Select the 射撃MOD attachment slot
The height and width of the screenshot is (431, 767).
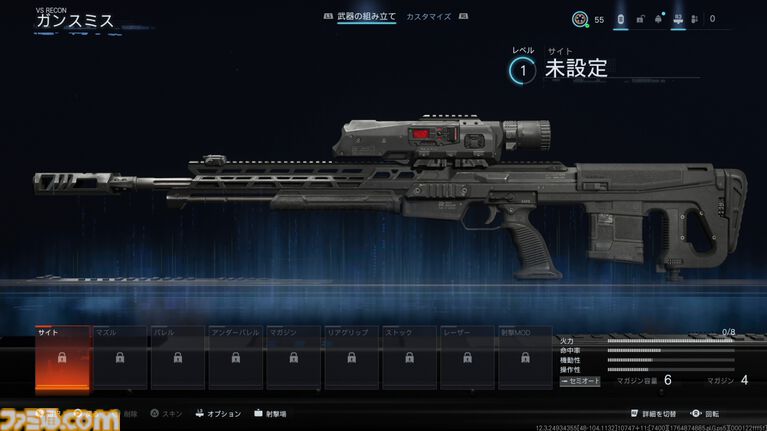pos(525,357)
